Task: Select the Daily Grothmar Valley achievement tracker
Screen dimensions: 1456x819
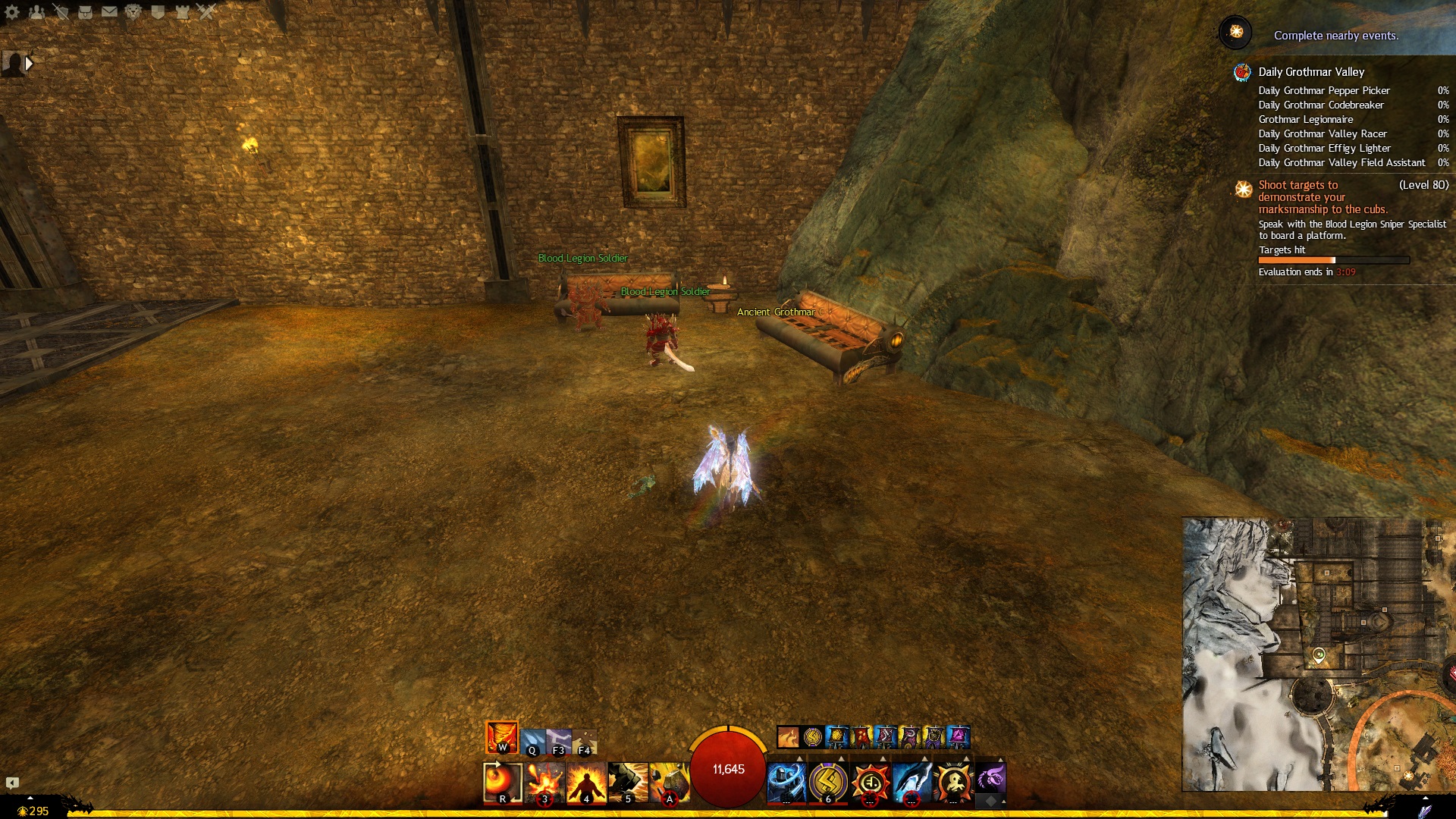Action: (1310, 72)
